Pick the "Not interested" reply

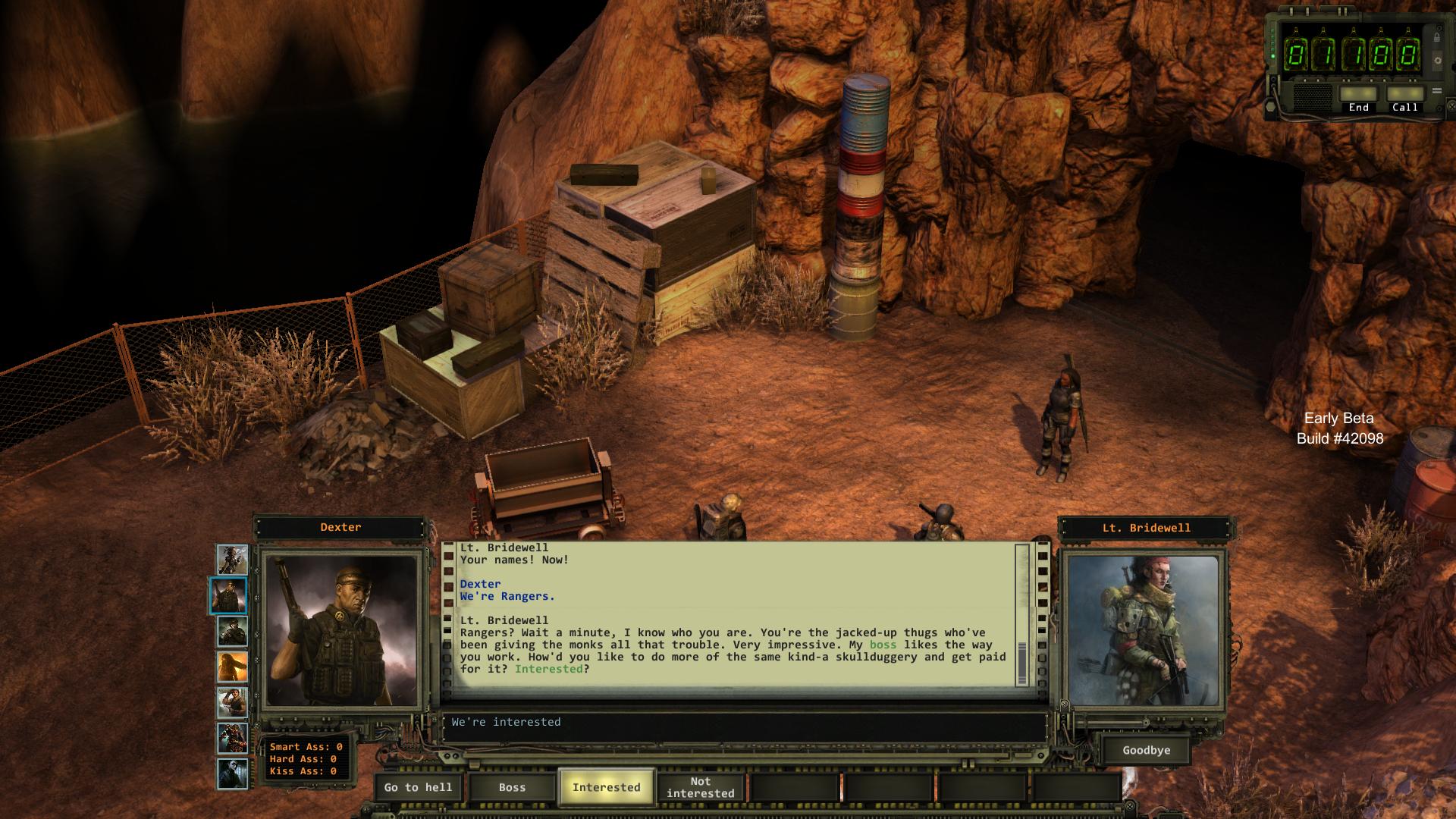pos(700,787)
